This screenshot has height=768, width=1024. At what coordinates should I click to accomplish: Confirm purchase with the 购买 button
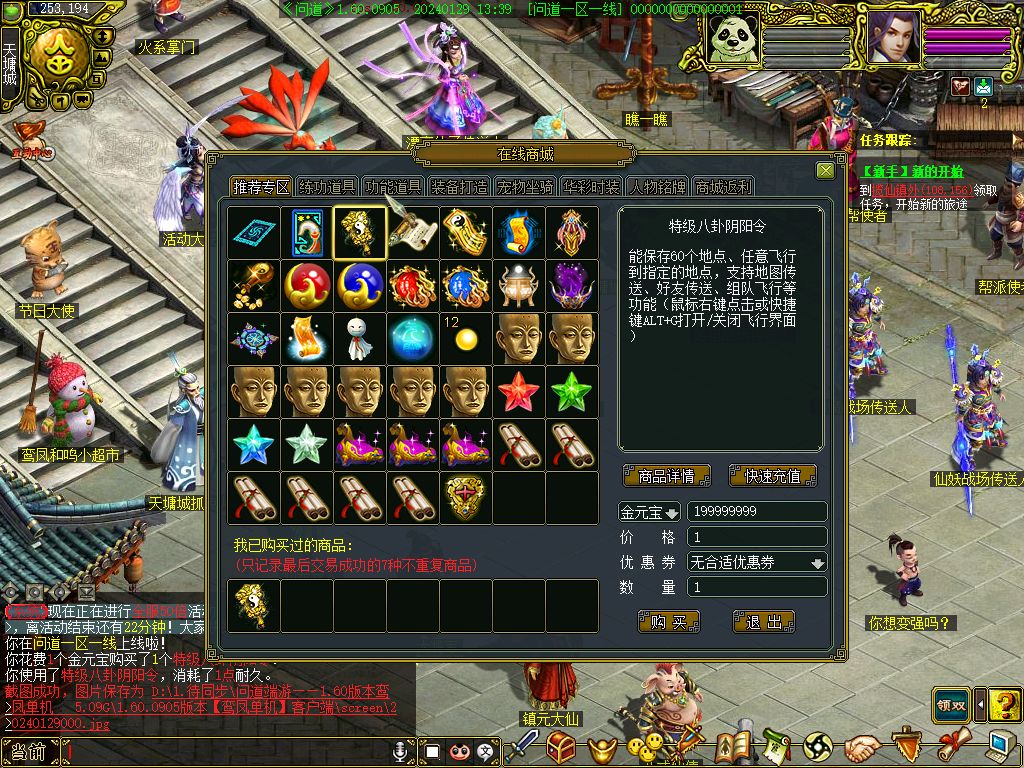click(668, 622)
